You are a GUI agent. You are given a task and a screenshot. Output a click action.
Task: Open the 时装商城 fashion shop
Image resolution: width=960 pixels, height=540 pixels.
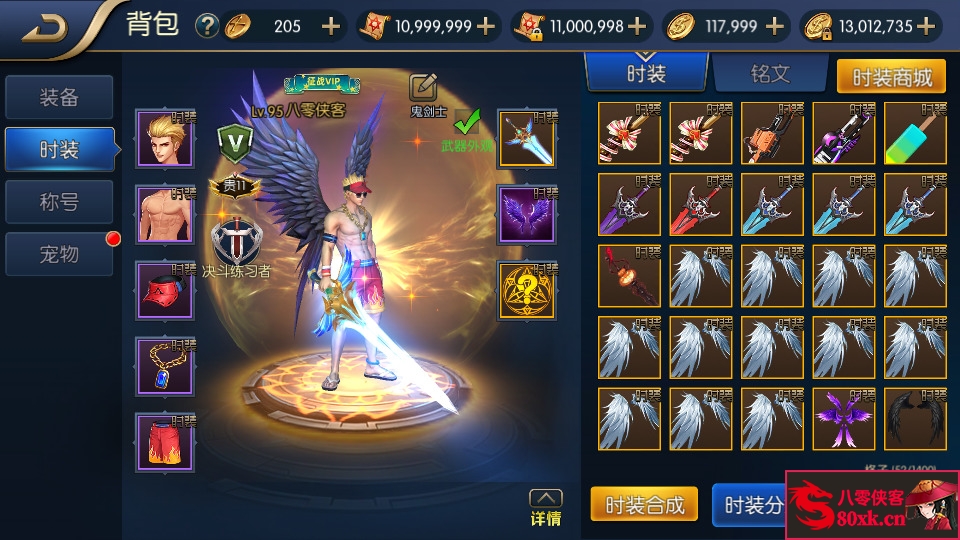pyautogui.click(x=890, y=76)
